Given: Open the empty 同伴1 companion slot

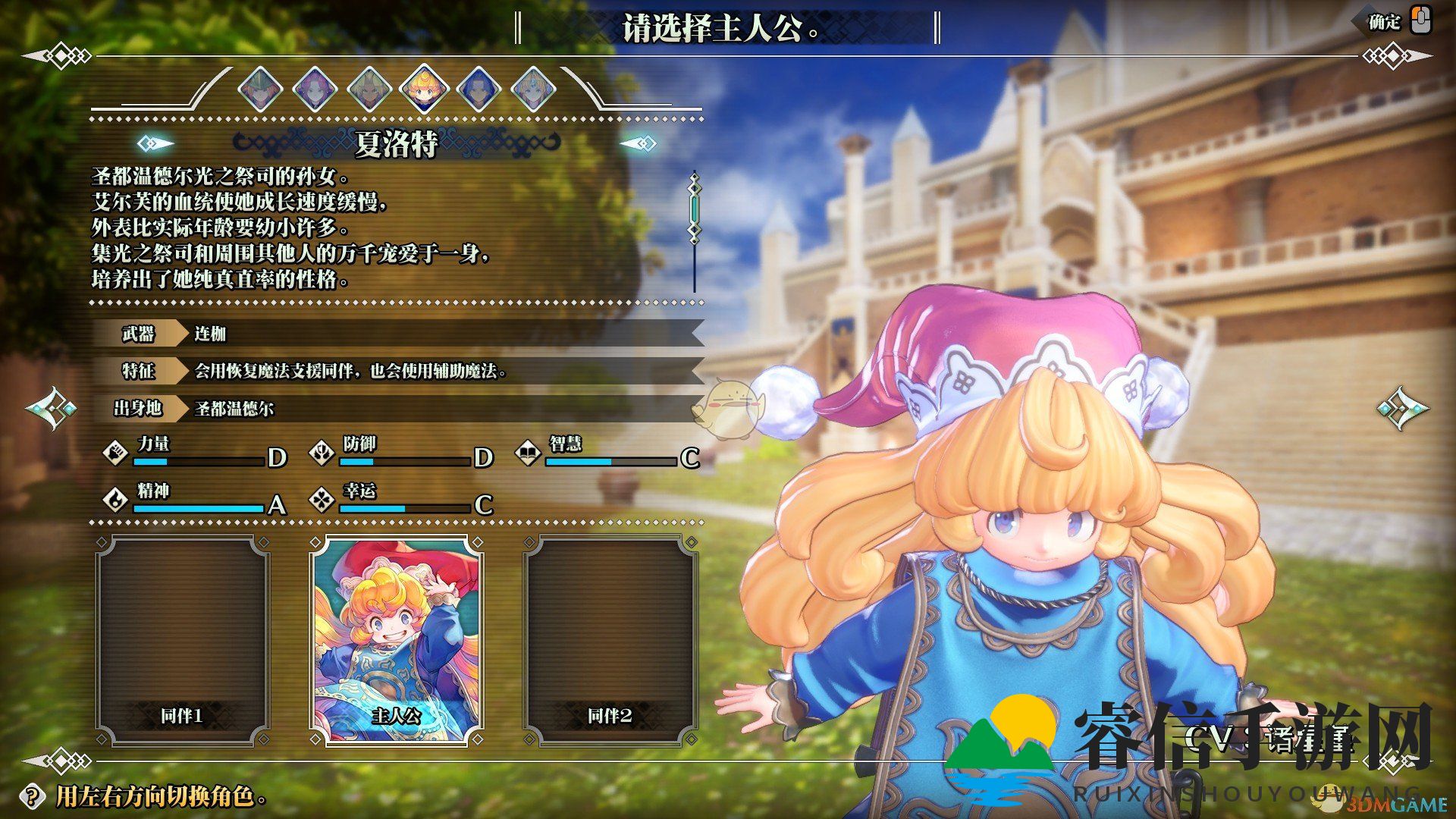Looking at the screenshot, I should click(x=182, y=641).
